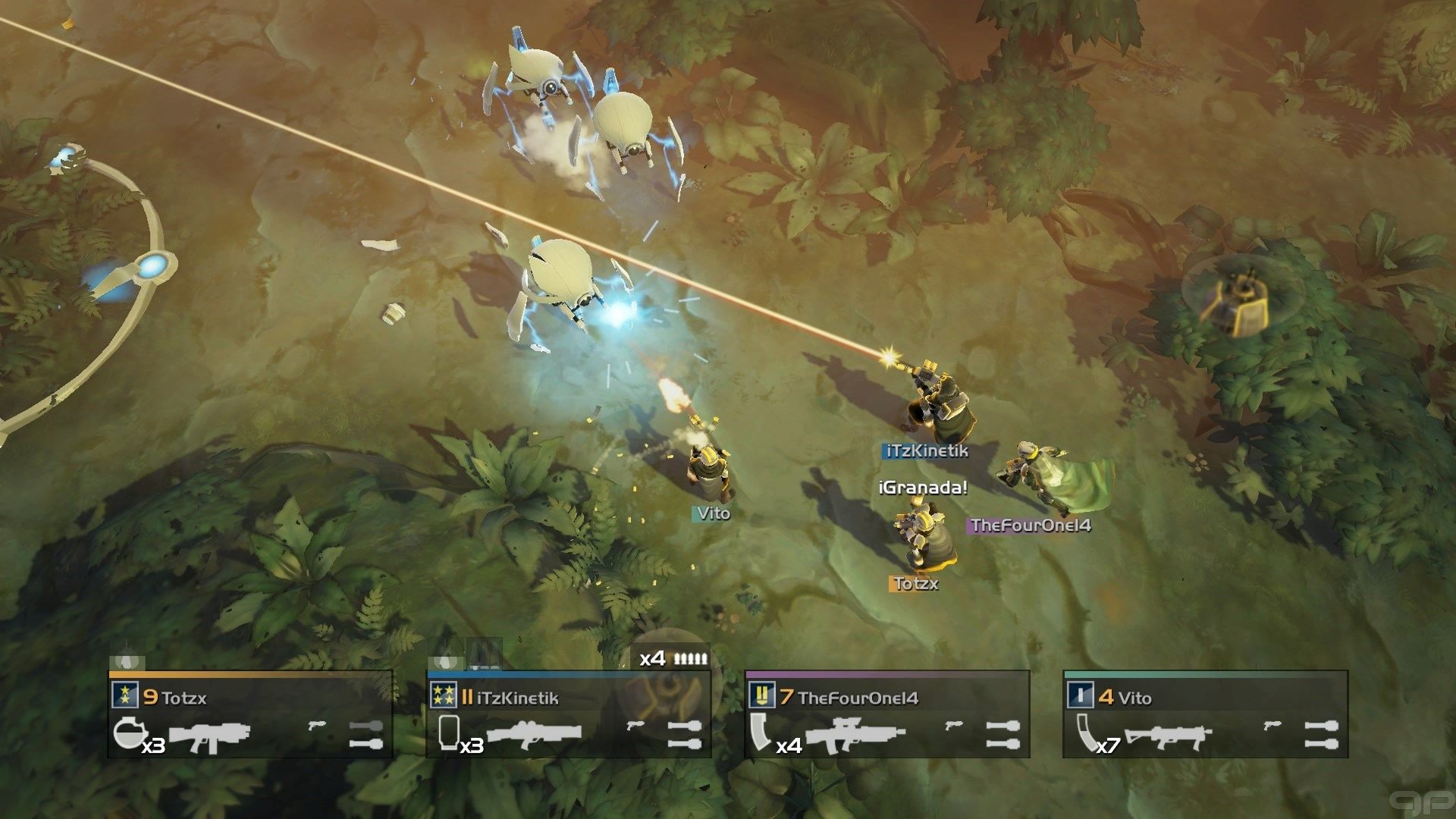
Task: Click Totzx's grenade icons
Action: (x=366, y=735)
